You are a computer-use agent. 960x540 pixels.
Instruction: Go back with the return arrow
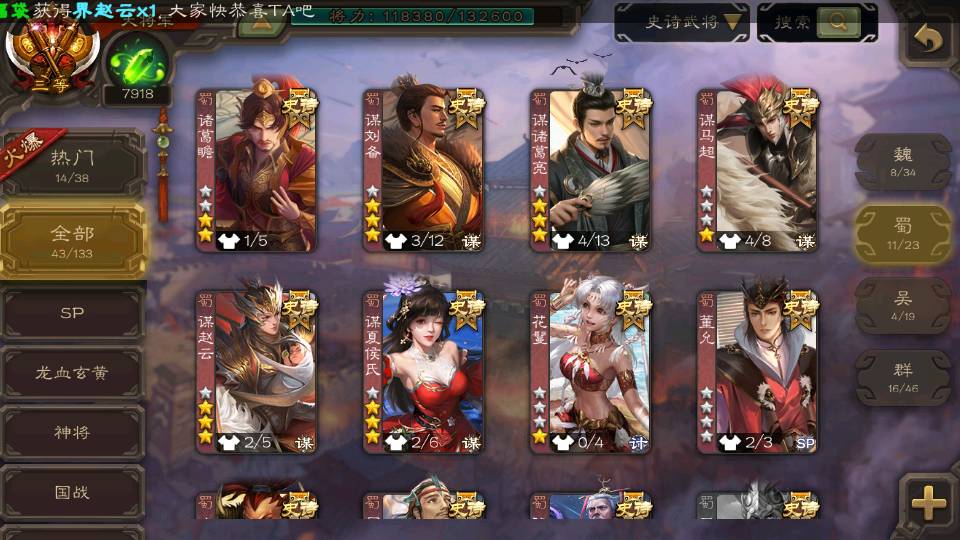928,40
